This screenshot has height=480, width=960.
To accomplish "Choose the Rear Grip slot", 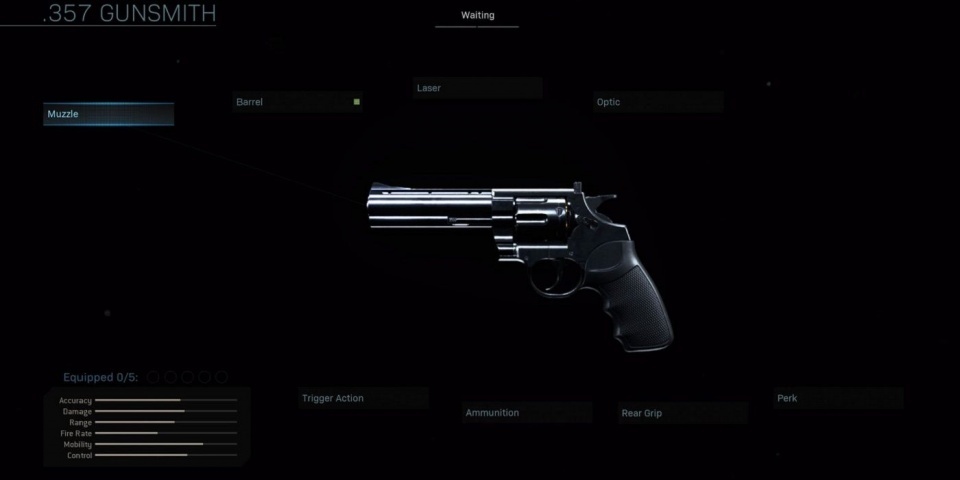I will [x=682, y=413].
